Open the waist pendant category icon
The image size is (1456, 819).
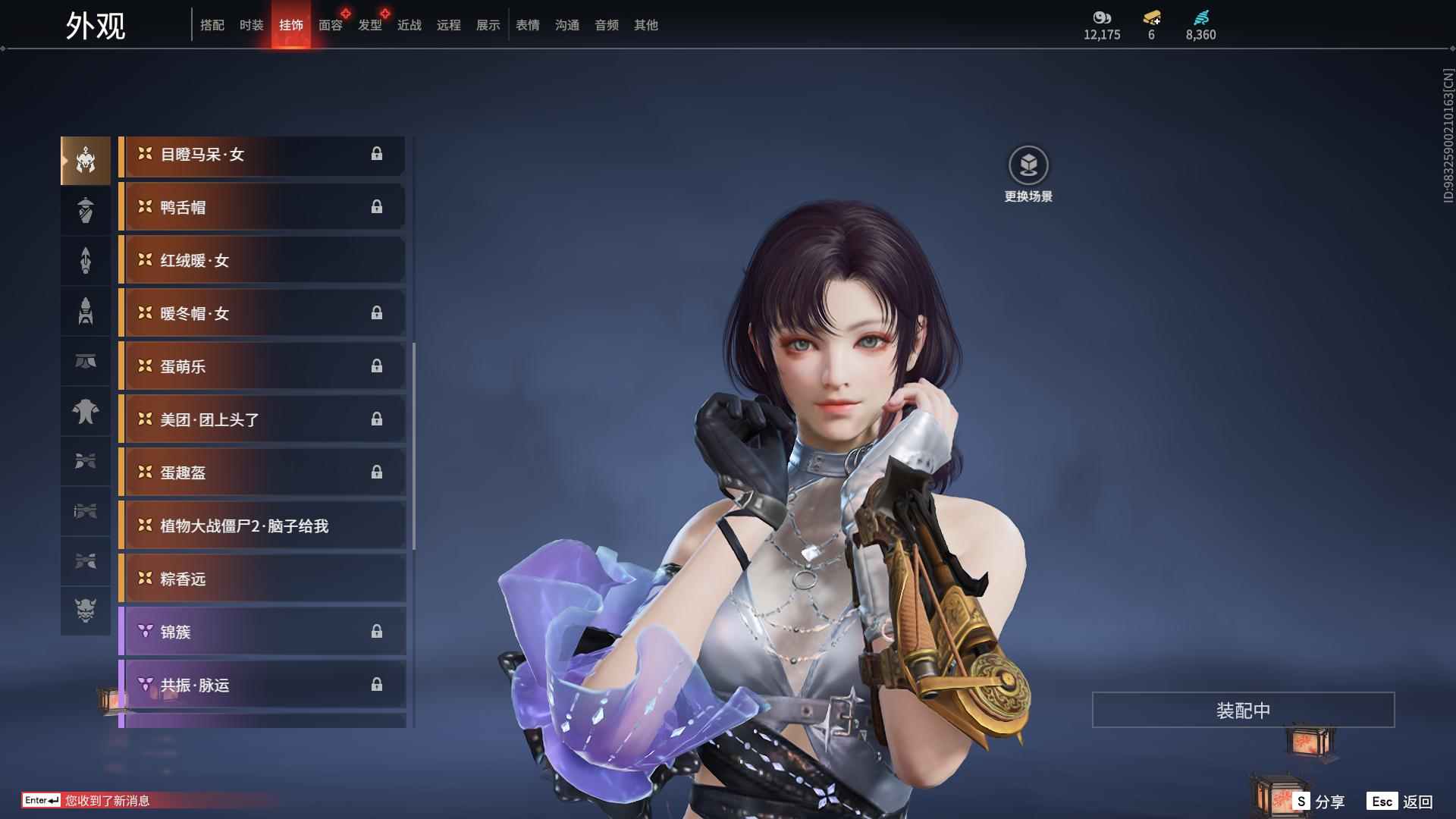tap(86, 362)
